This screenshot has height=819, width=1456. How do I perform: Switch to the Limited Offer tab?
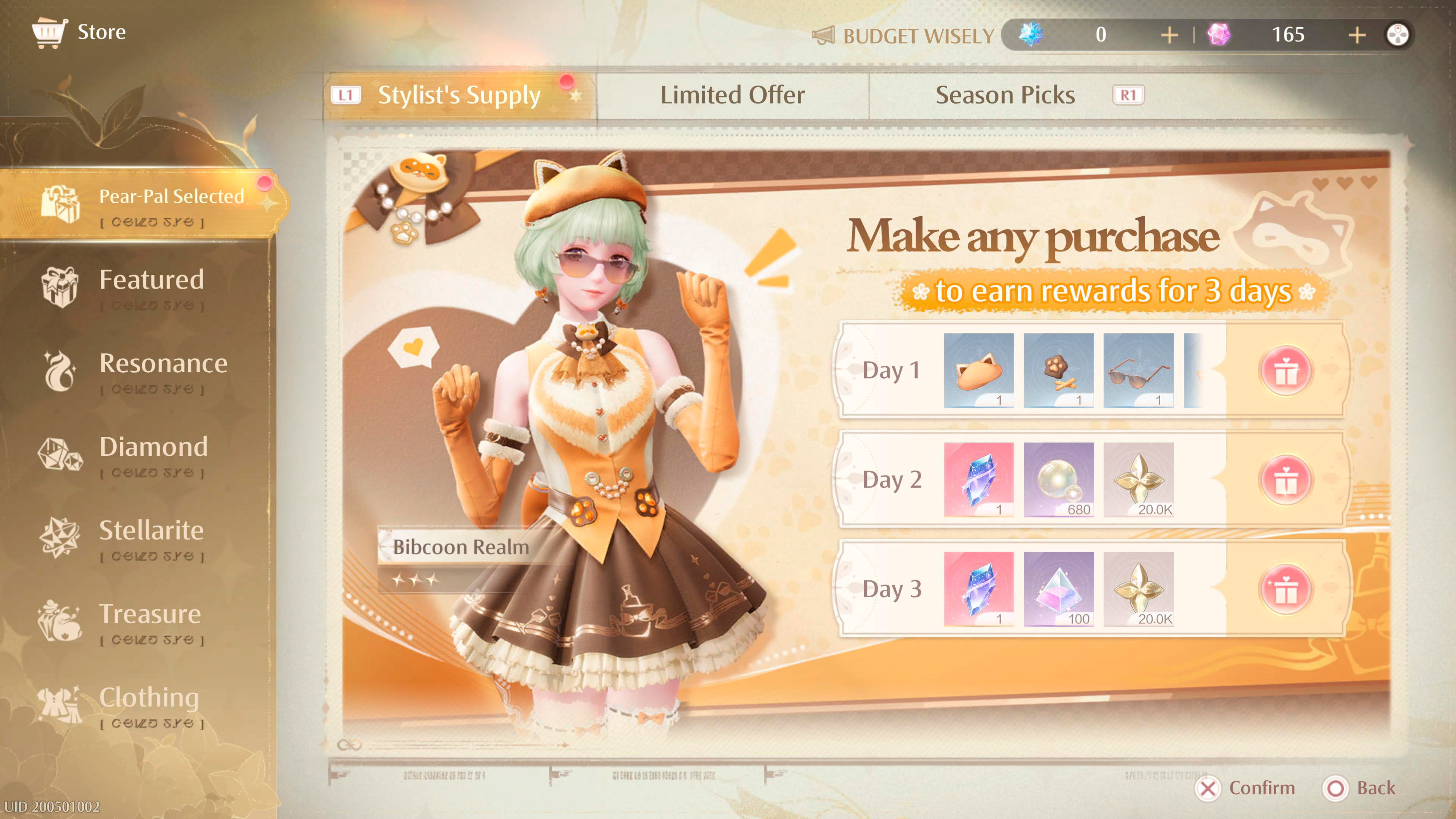[x=733, y=94]
